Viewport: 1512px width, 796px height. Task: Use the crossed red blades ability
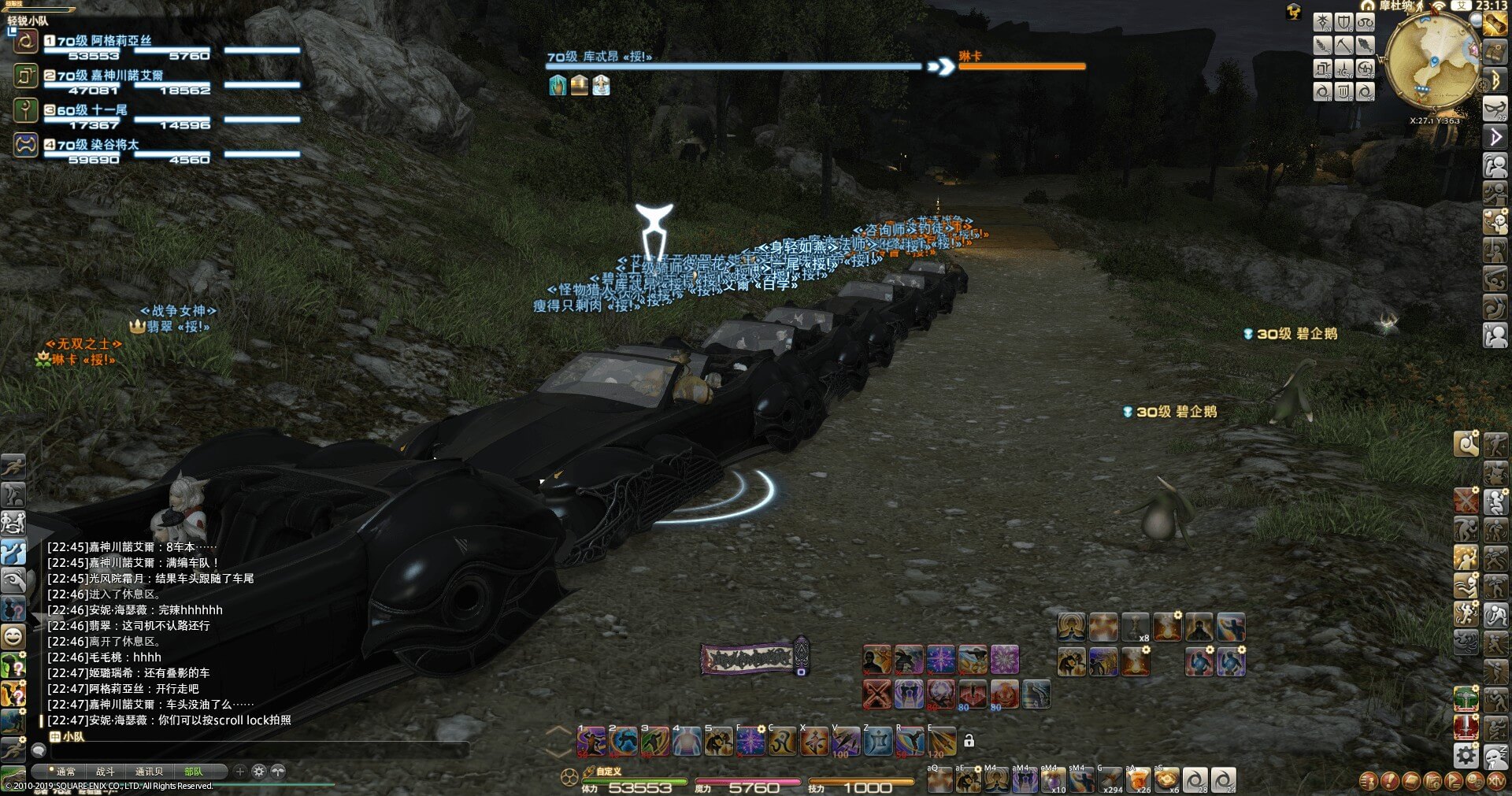(x=876, y=694)
